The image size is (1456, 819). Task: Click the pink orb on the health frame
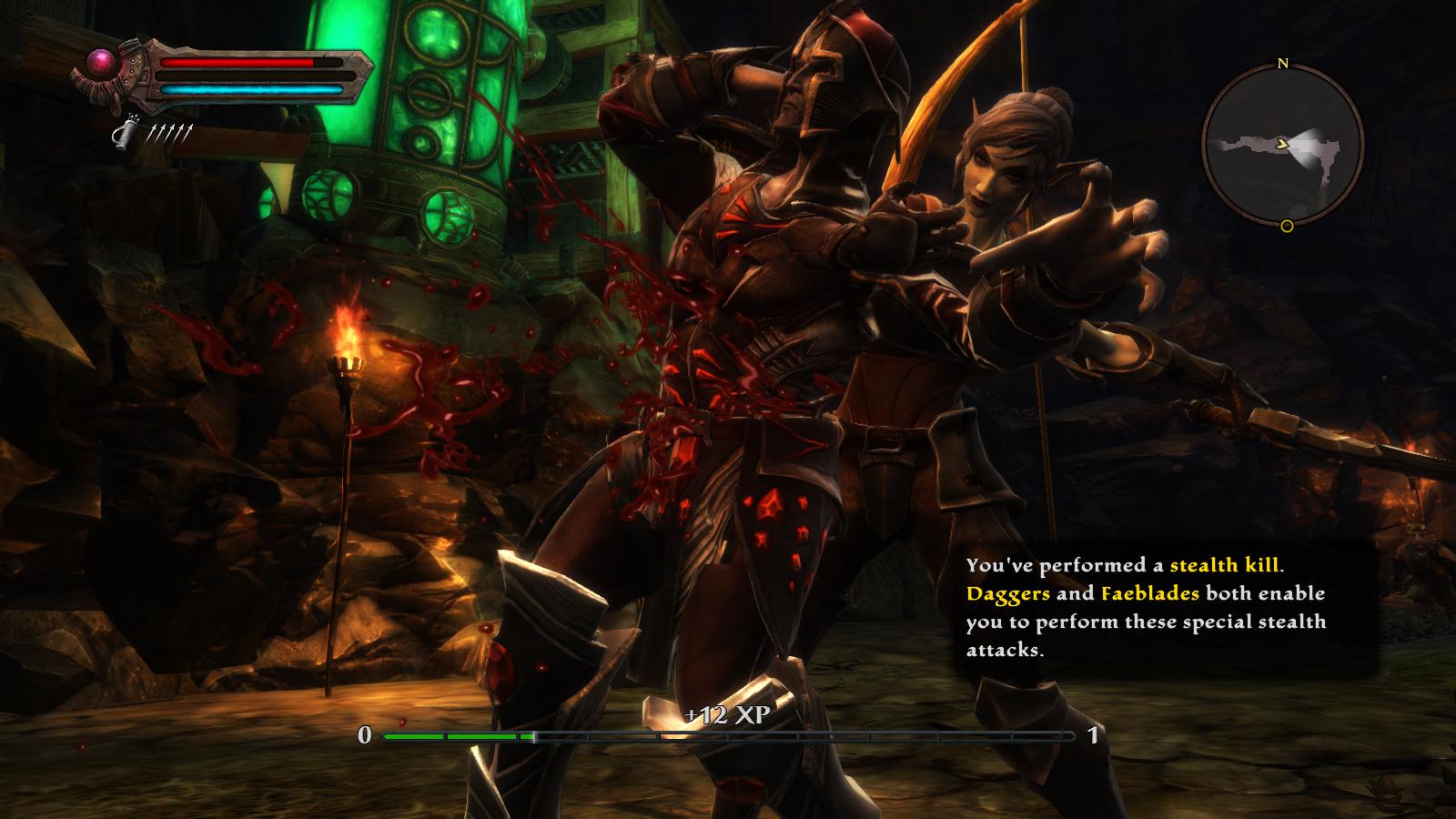click(x=100, y=63)
